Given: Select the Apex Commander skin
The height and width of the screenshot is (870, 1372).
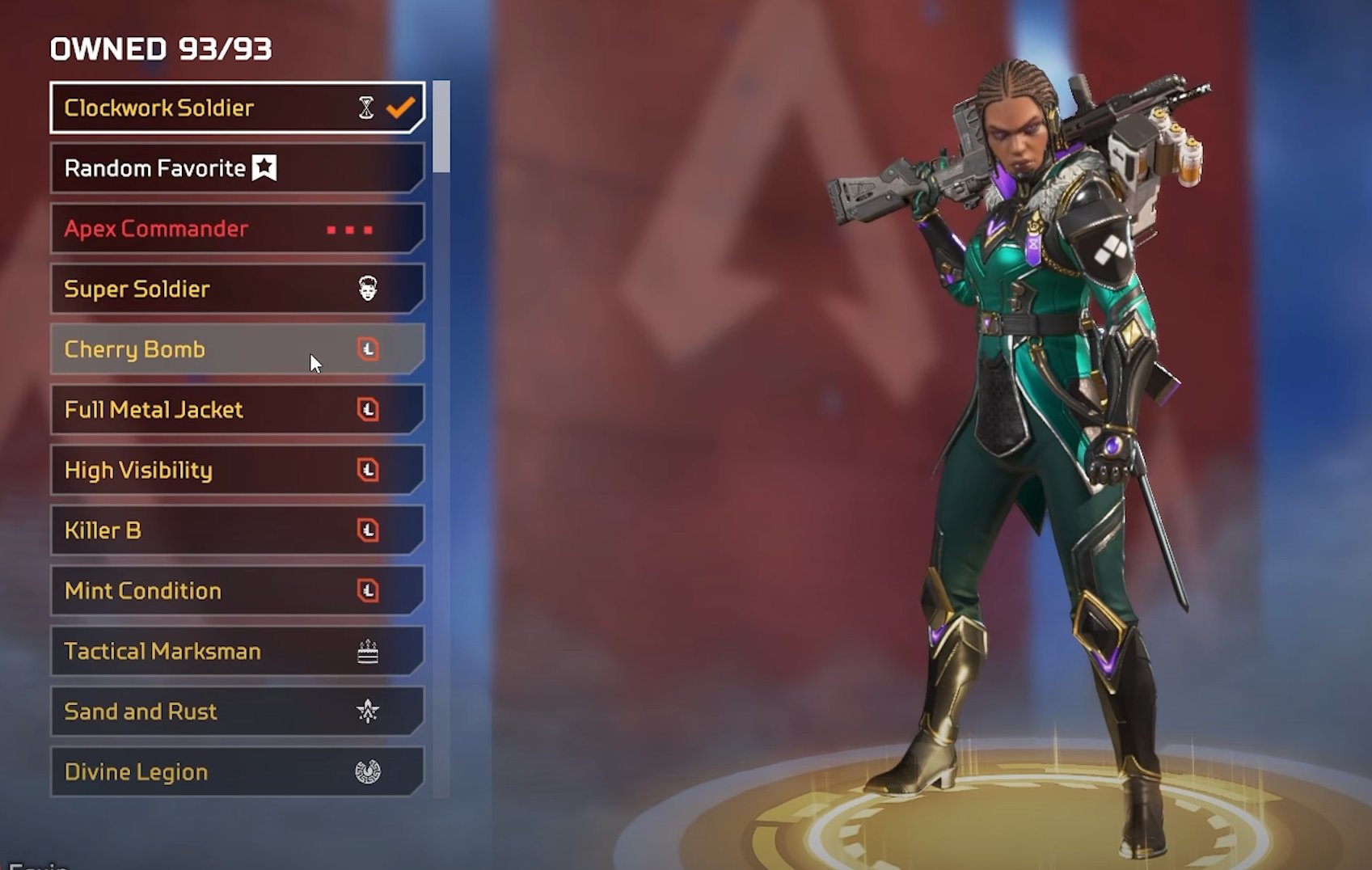Looking at the screenshot, I should 236,229.
